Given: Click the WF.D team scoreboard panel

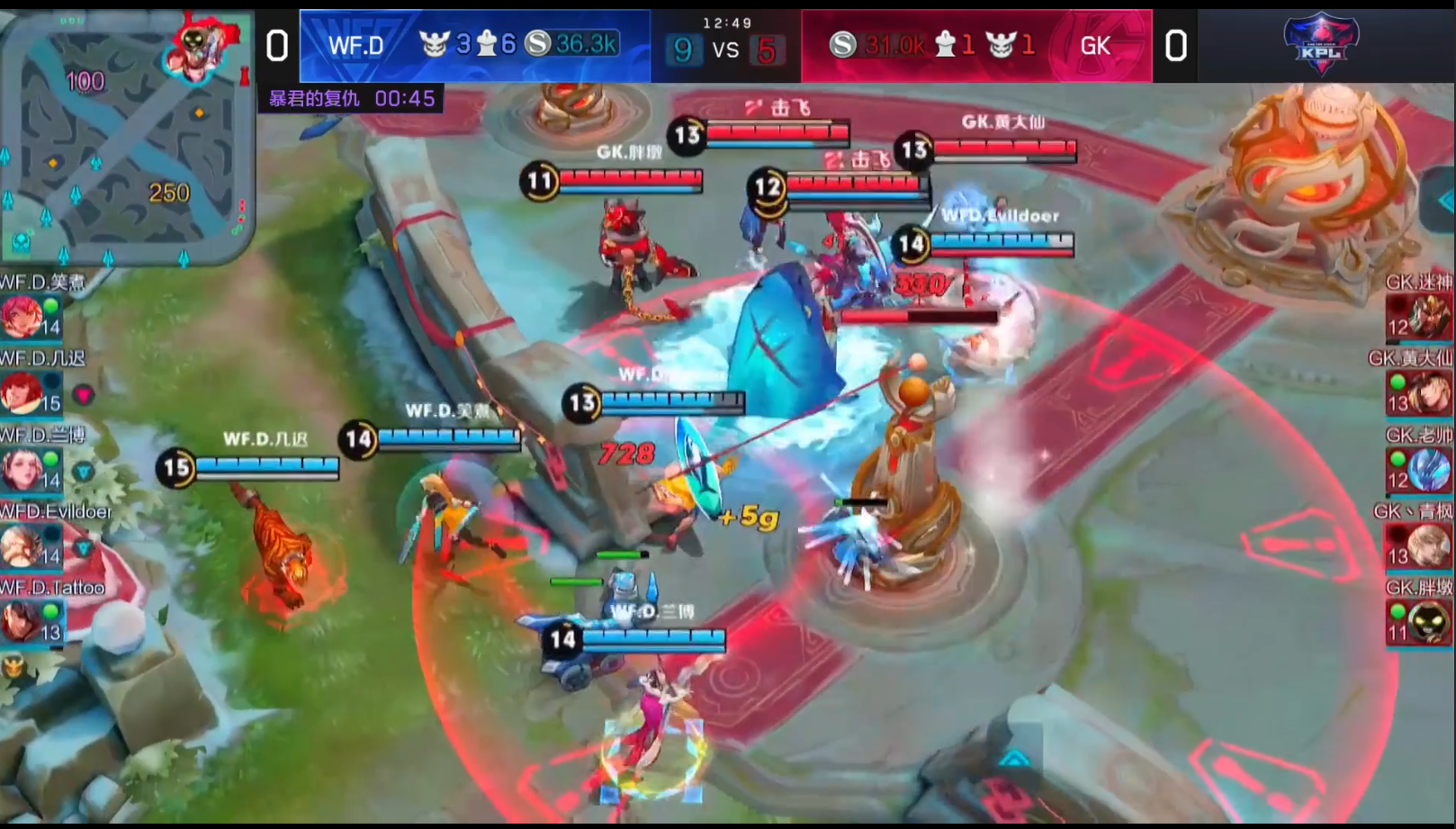Looking at the screenshot, I should [x=474, y=46].
